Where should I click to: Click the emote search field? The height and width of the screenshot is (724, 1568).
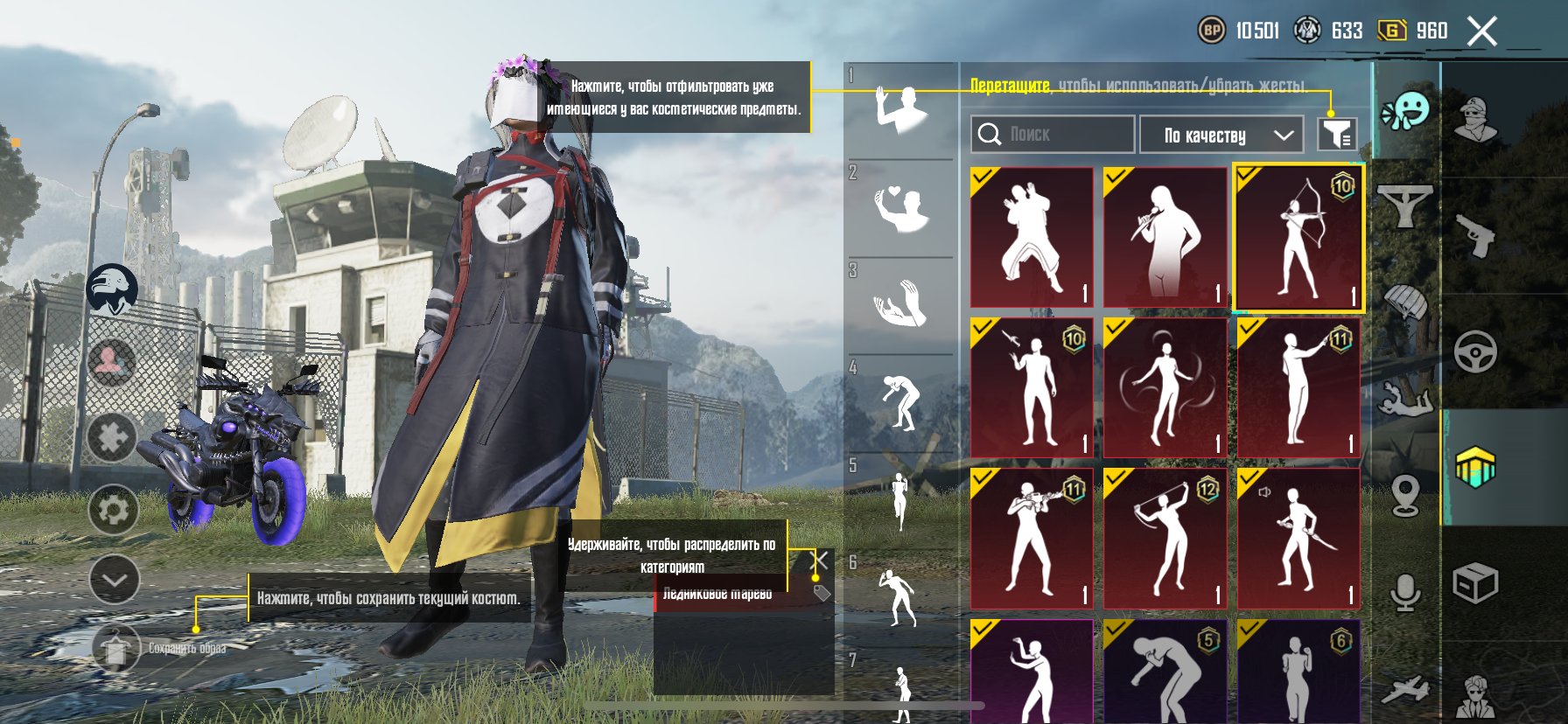point(1052,135)
